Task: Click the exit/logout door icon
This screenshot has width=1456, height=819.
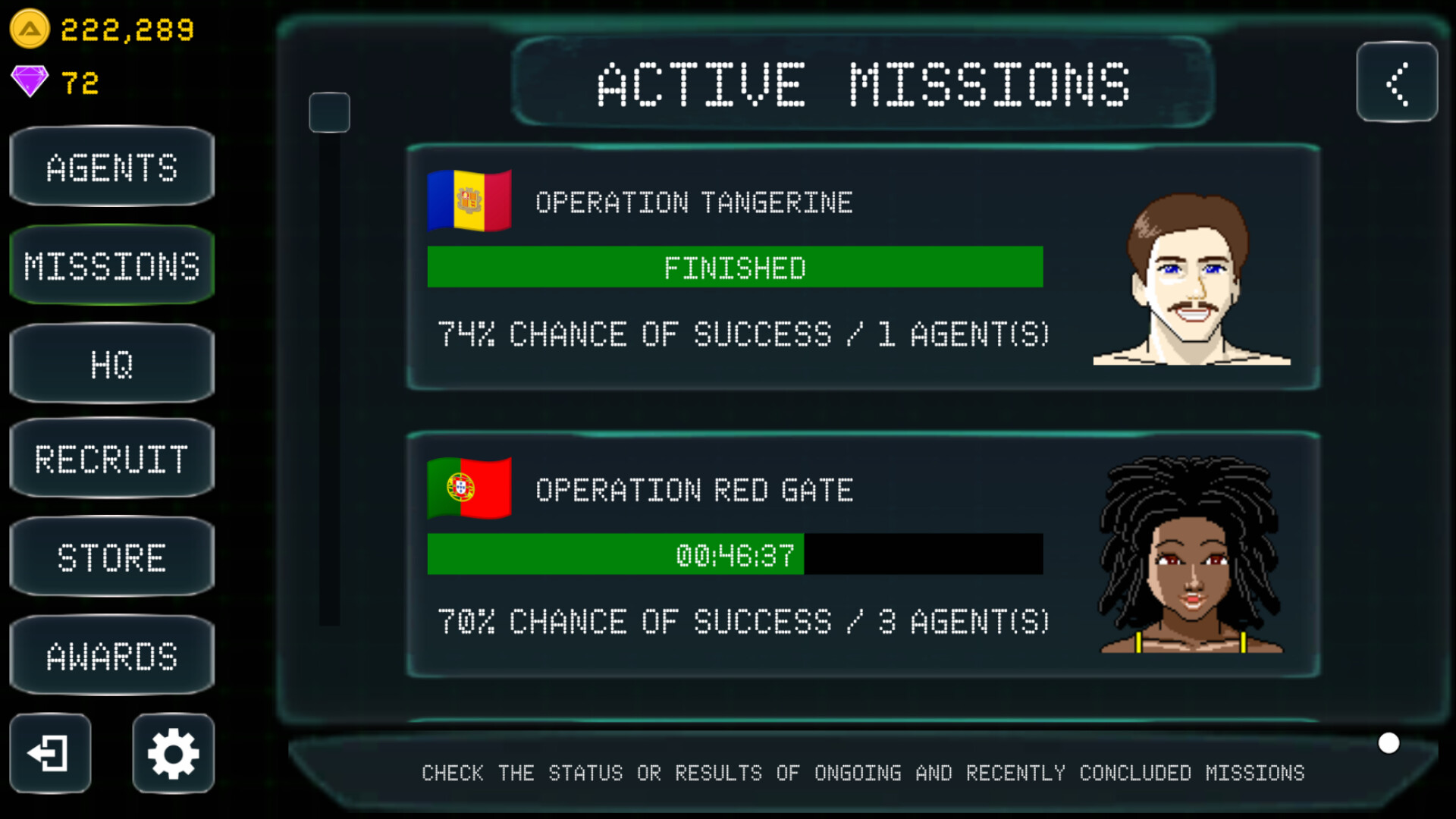Action: [x=51, y=753]
